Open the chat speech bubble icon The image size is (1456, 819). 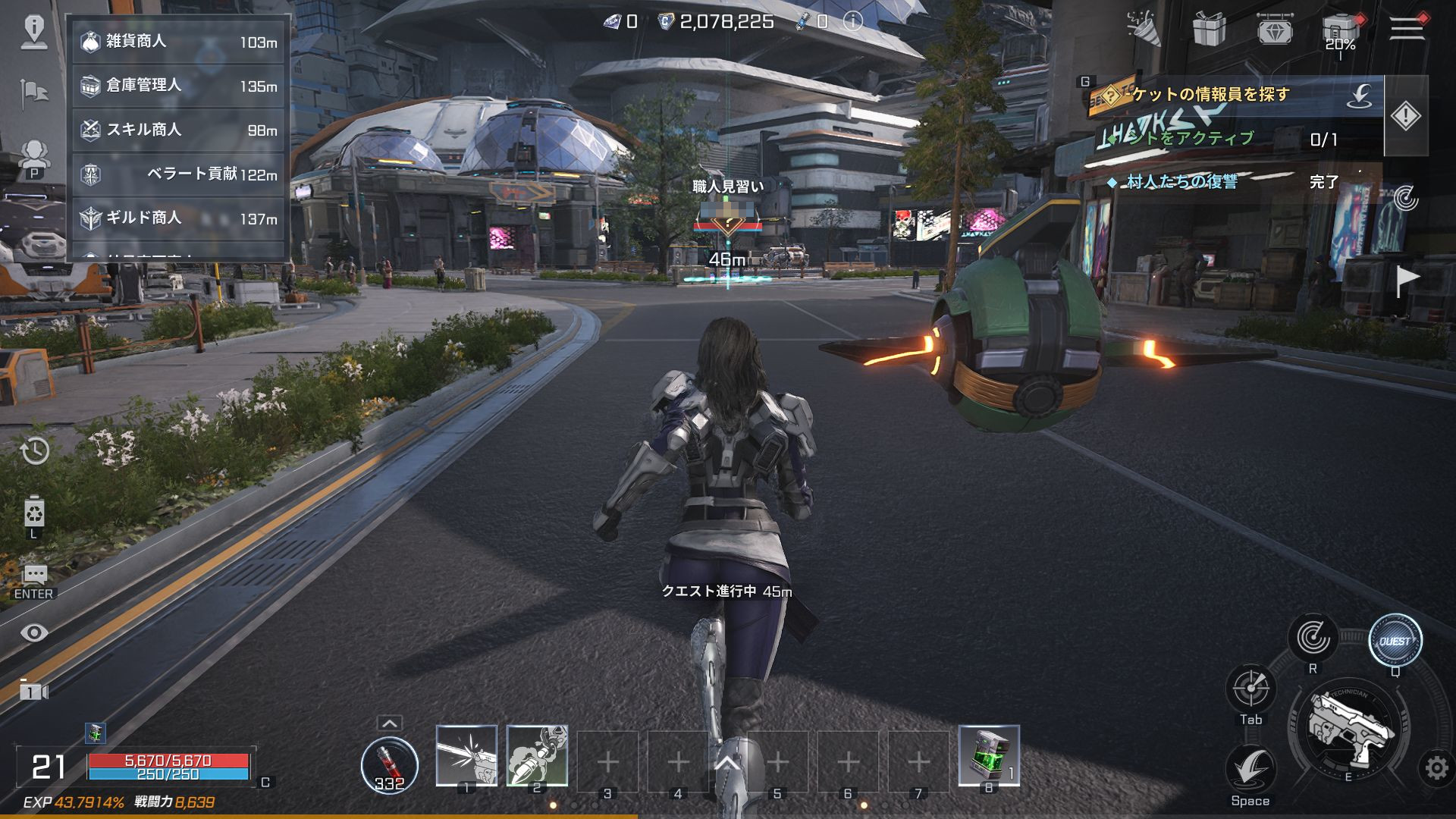click(35, 575)
